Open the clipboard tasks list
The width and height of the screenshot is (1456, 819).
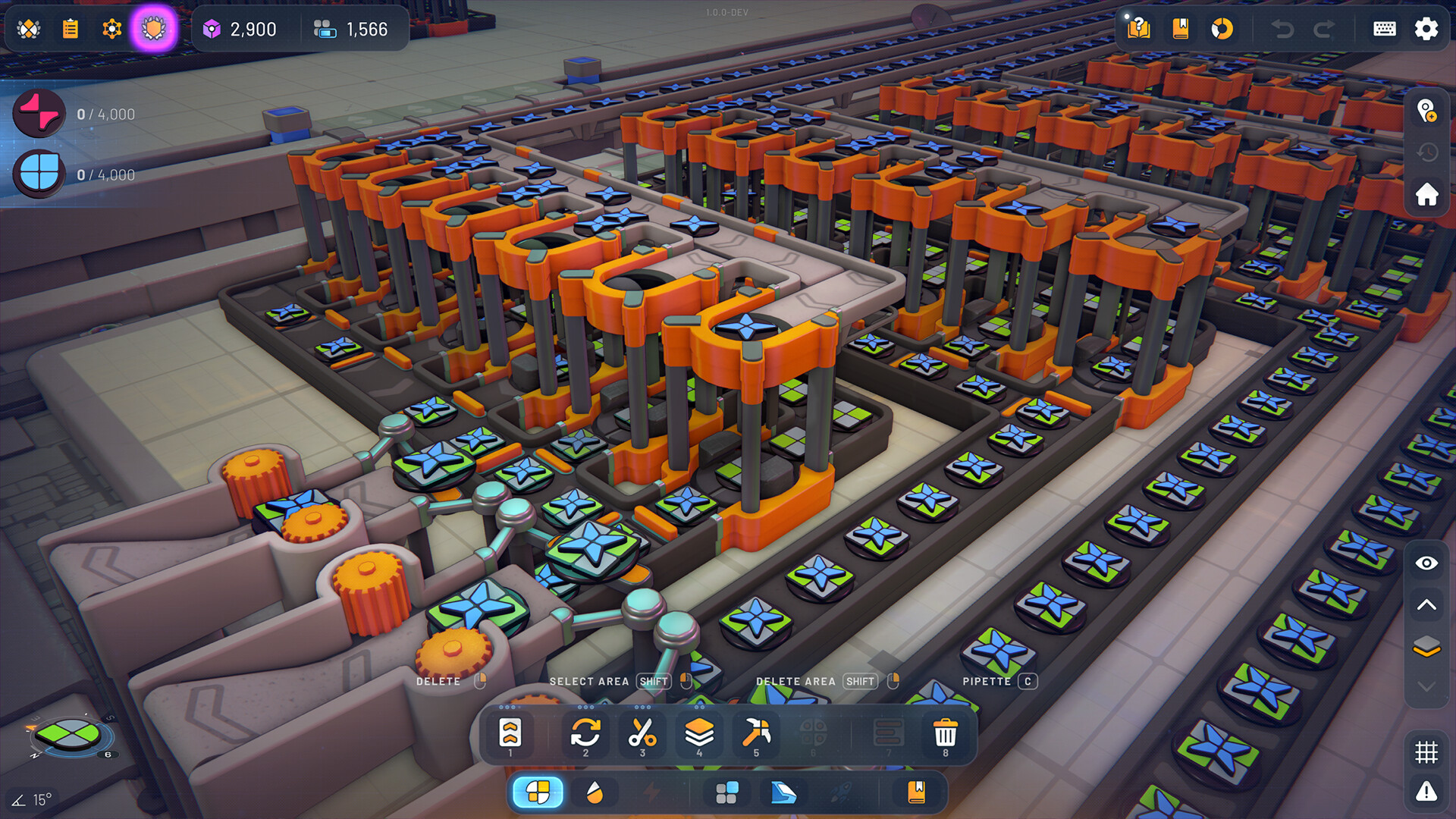(x=71, y=29)
